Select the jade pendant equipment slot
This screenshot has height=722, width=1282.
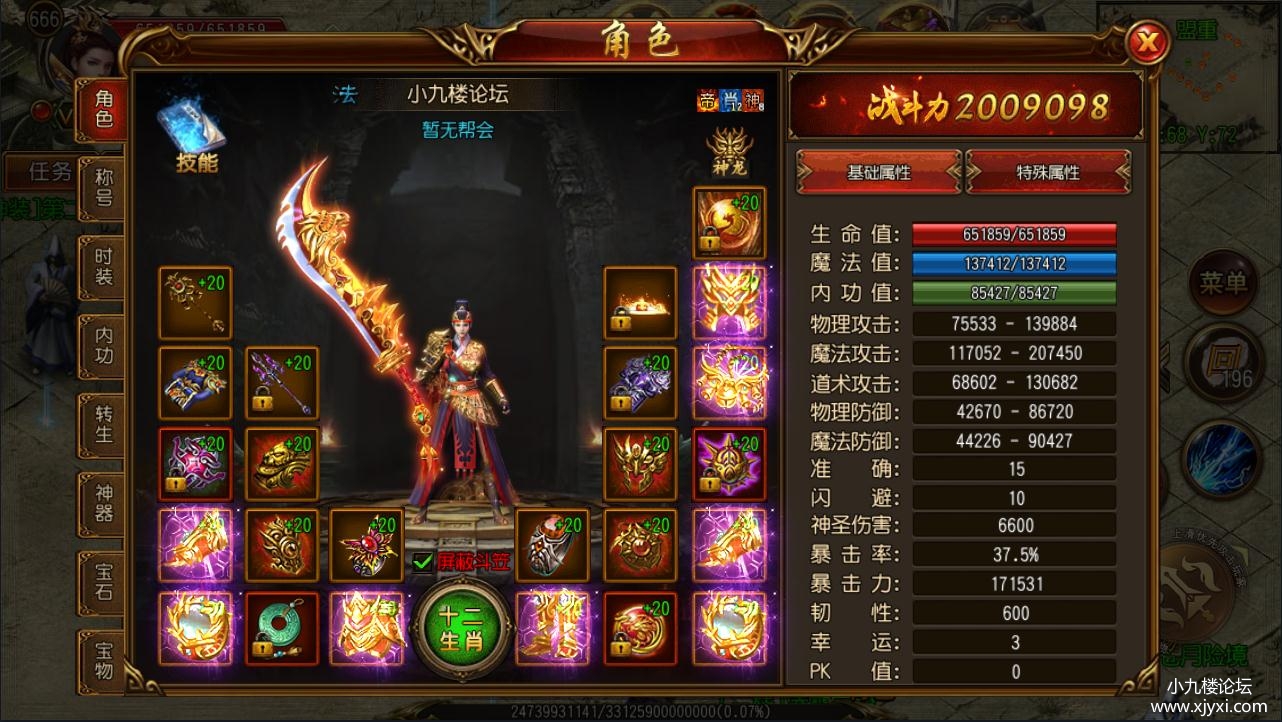coord(281,628)
